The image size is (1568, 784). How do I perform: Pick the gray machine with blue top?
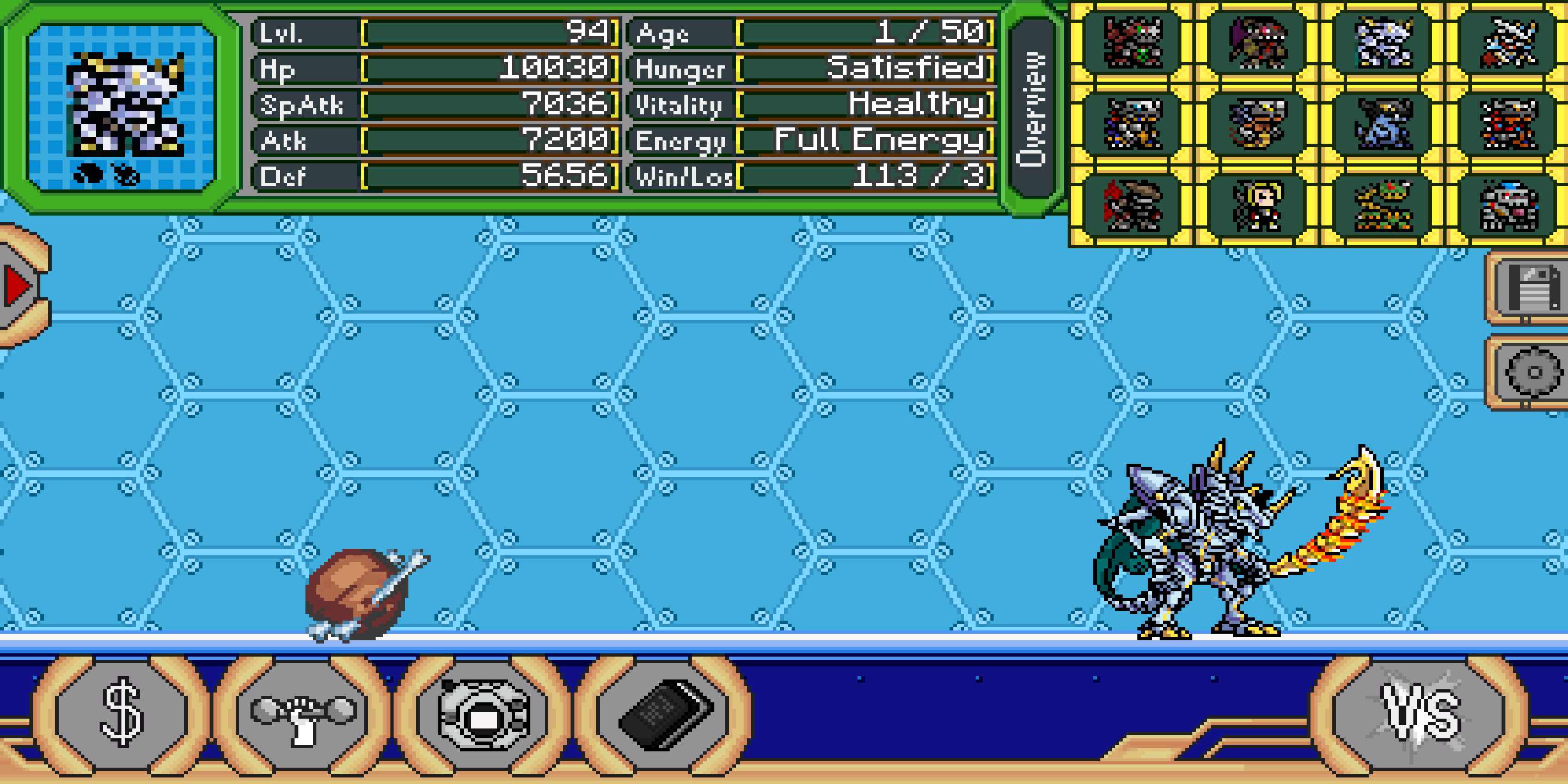(x=1508, y=205)
